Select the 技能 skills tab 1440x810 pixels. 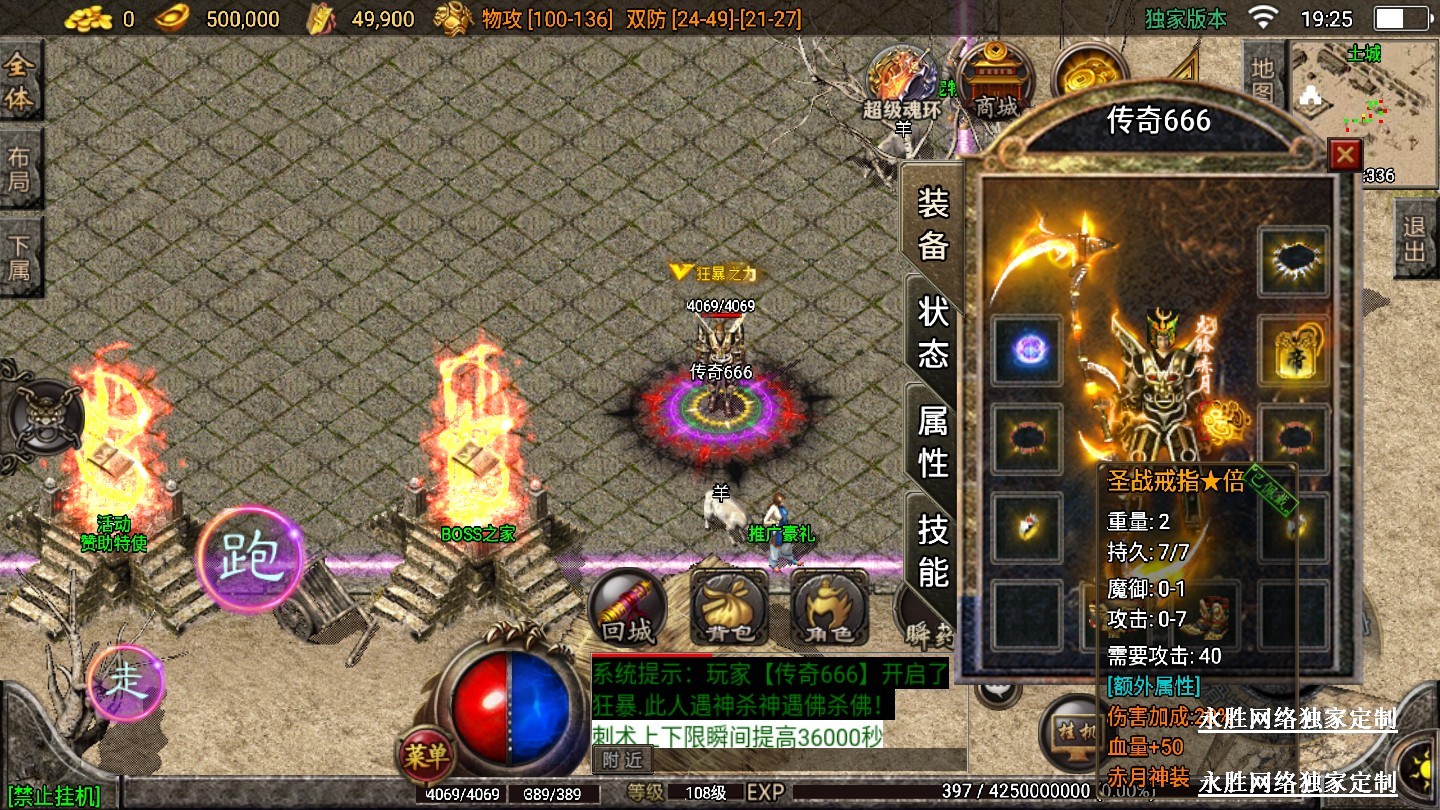coord(933,551)
